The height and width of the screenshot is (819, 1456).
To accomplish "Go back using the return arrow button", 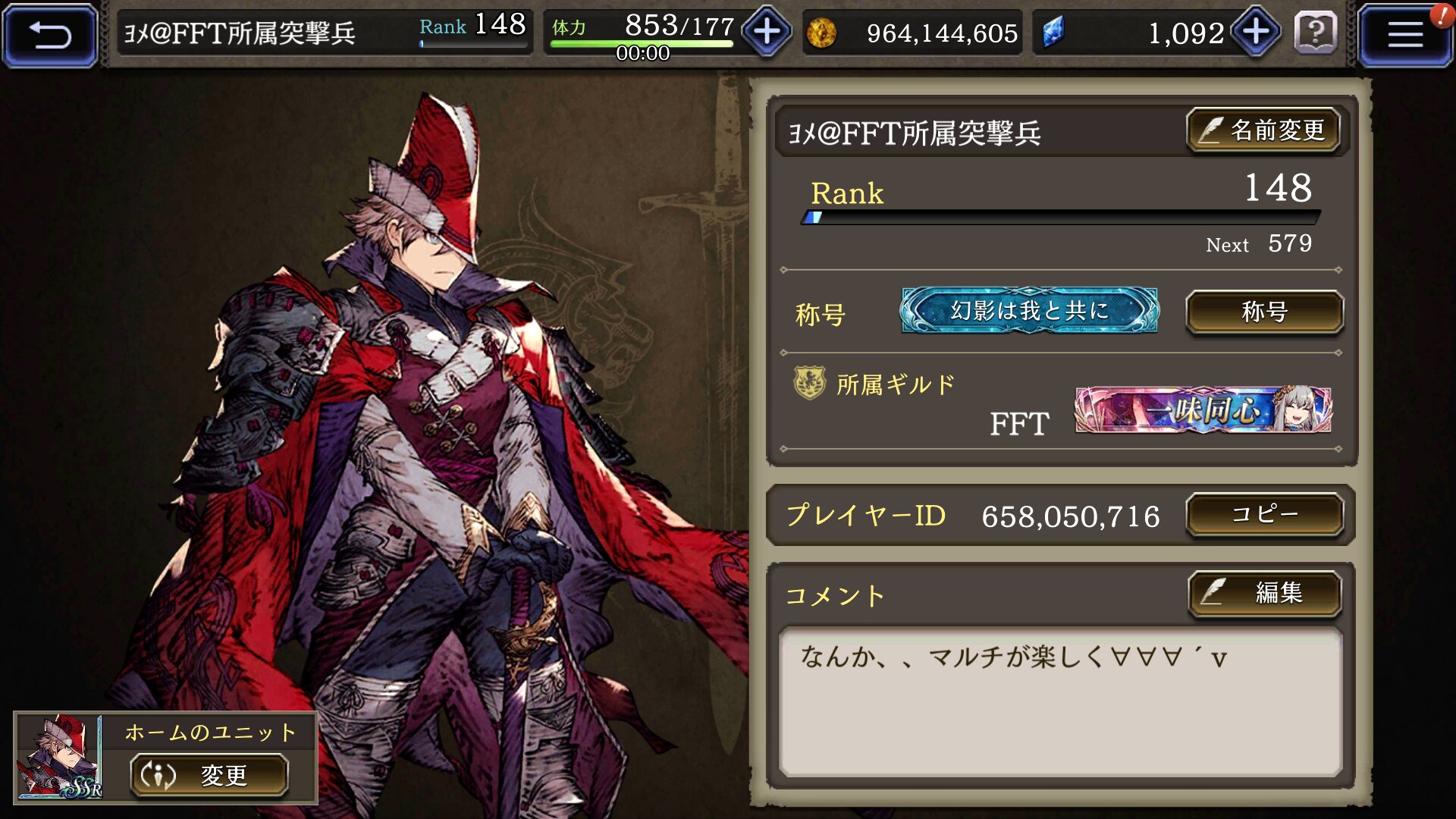I will tap(50, 34).
